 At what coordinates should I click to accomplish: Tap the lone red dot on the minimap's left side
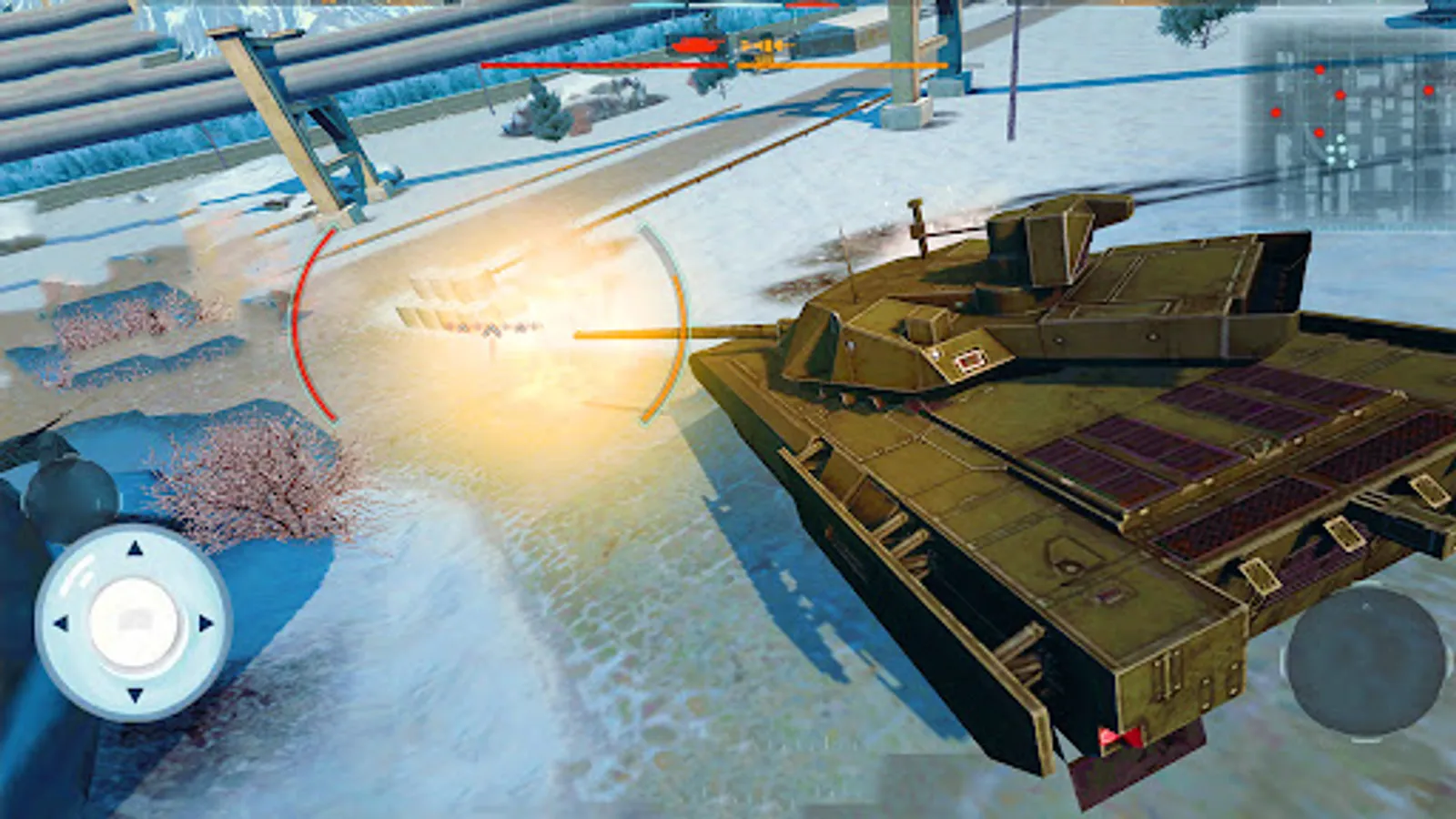coord(1276,113)
